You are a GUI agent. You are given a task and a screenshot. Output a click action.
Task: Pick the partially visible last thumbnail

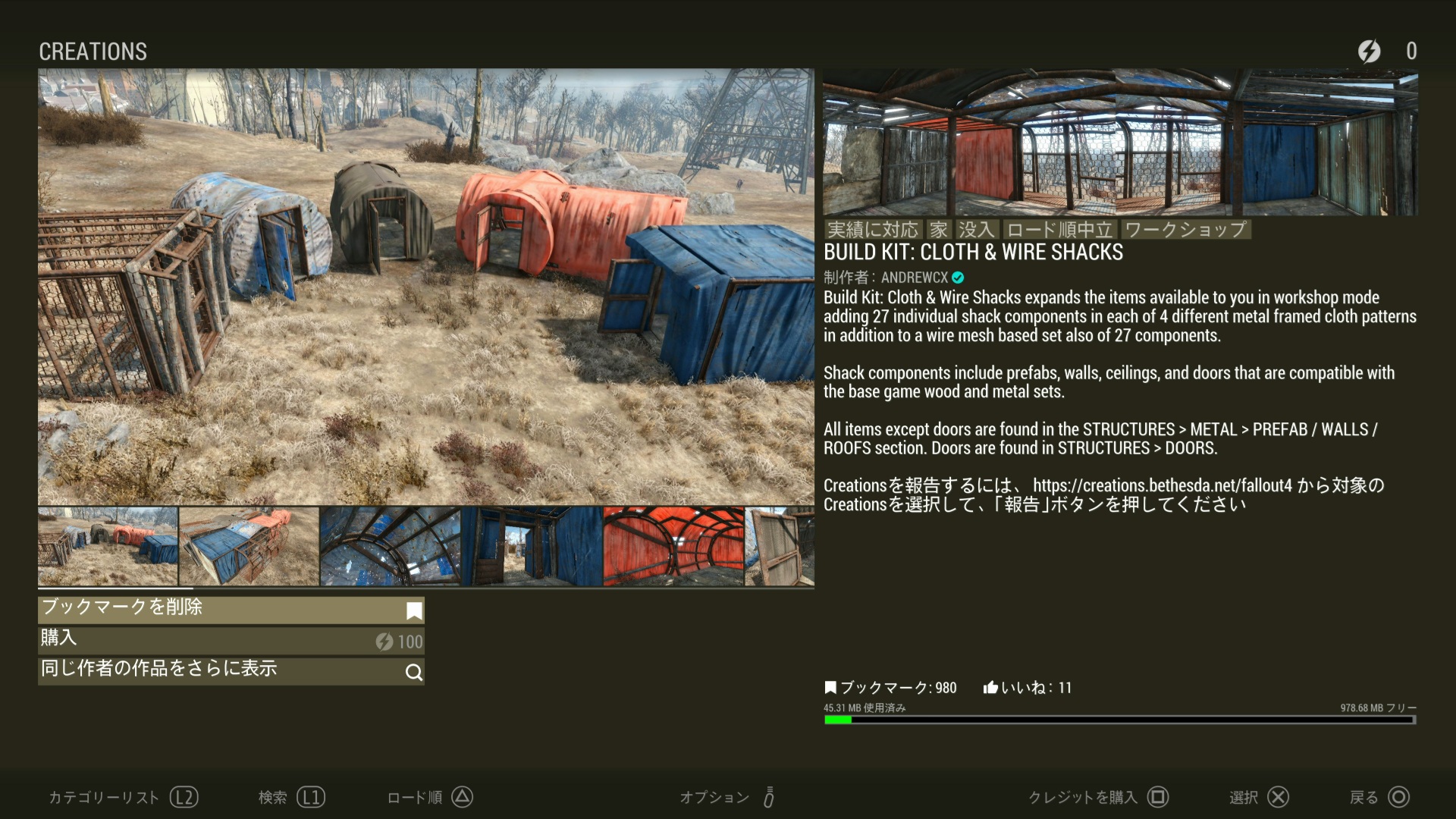[x=780, y=547]
